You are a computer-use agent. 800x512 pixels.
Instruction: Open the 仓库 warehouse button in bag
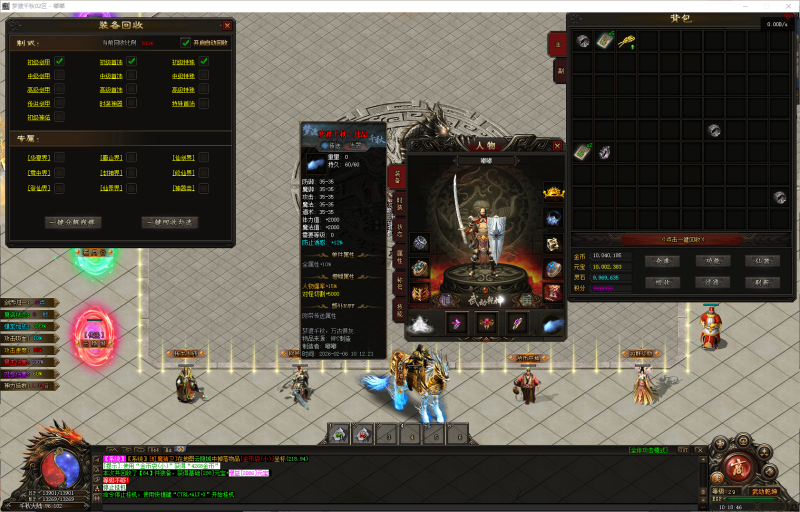pyautogui.click(x=662, y=261)
